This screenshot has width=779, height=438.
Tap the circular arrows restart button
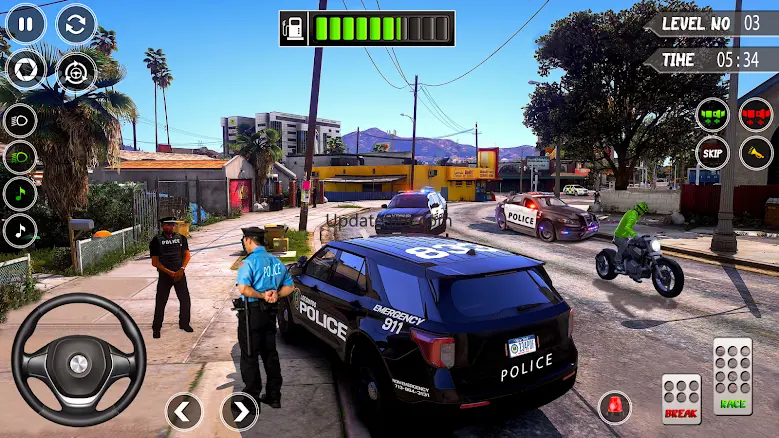pos(76,24)
